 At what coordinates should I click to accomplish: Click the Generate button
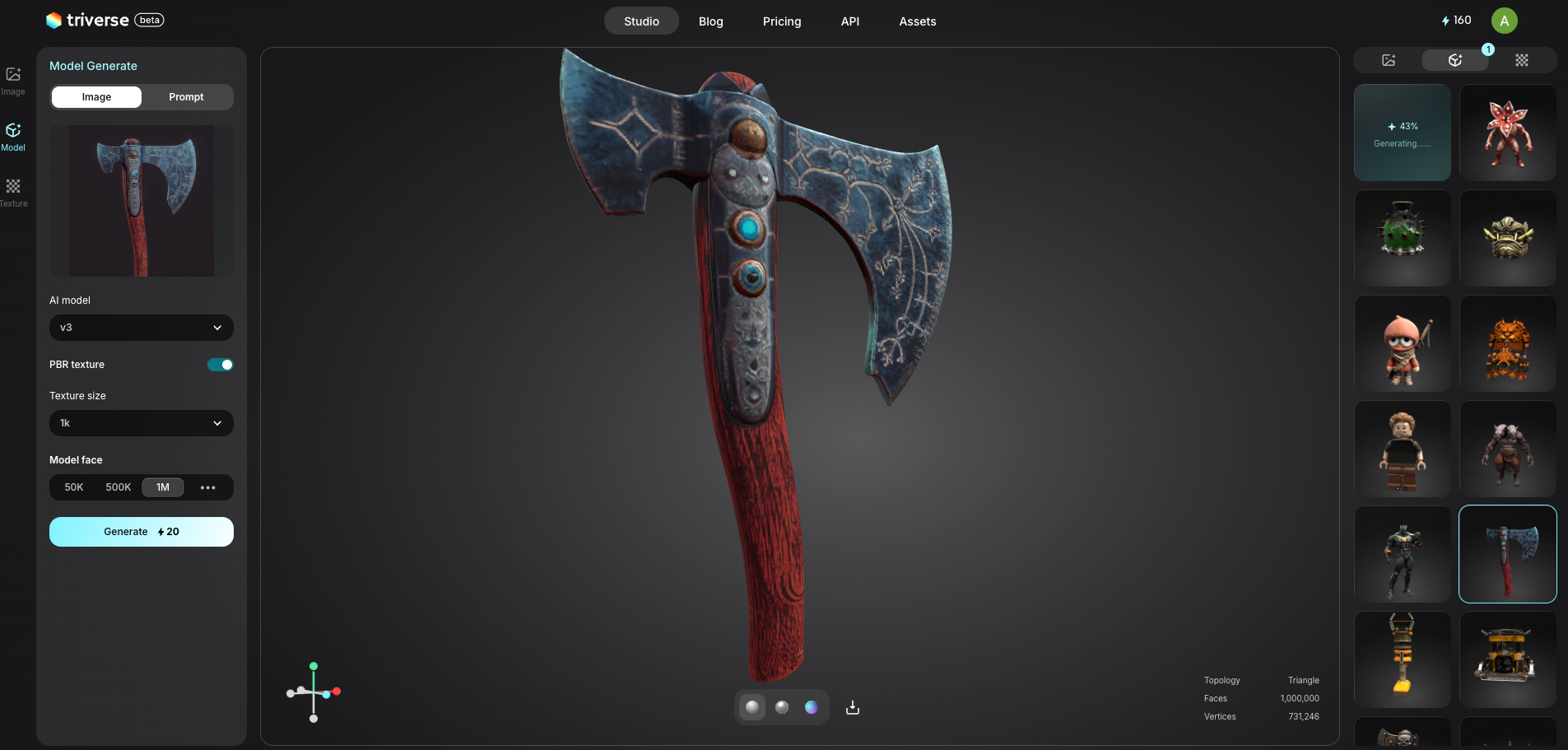coord(141,532)
